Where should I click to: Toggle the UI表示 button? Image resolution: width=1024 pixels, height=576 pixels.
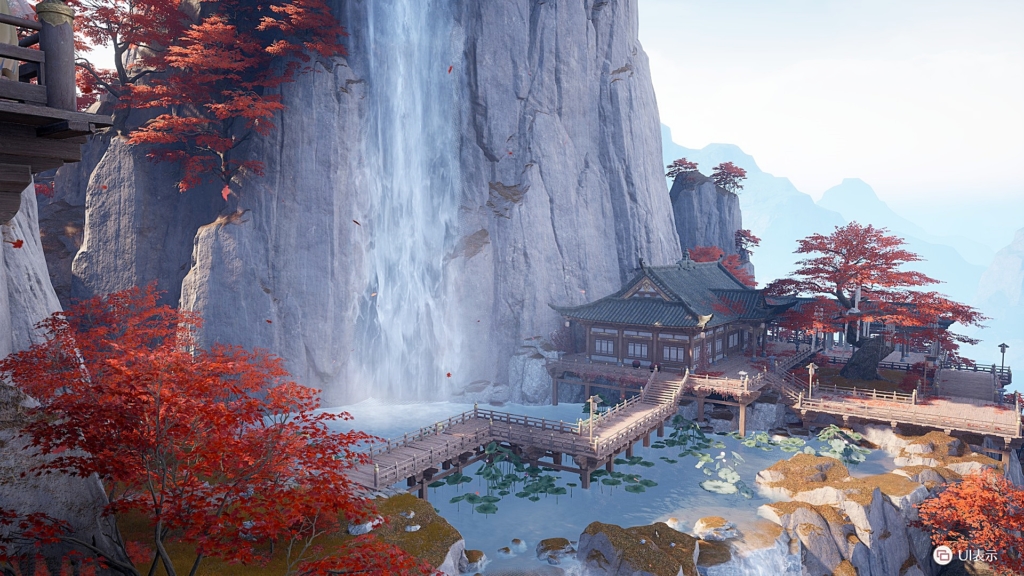click(943, 554)
